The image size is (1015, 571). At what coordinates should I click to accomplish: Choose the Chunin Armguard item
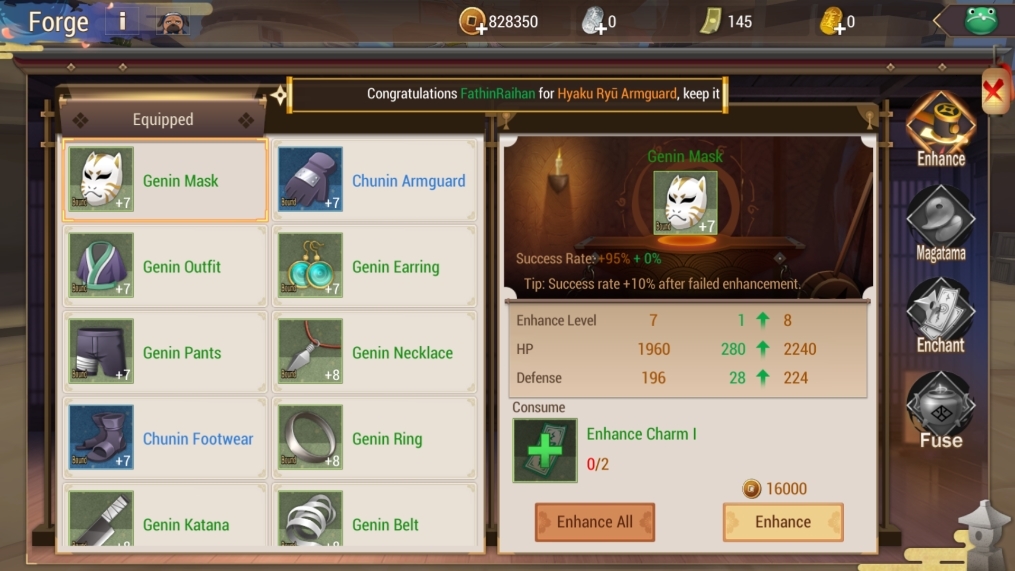point(374,180)
